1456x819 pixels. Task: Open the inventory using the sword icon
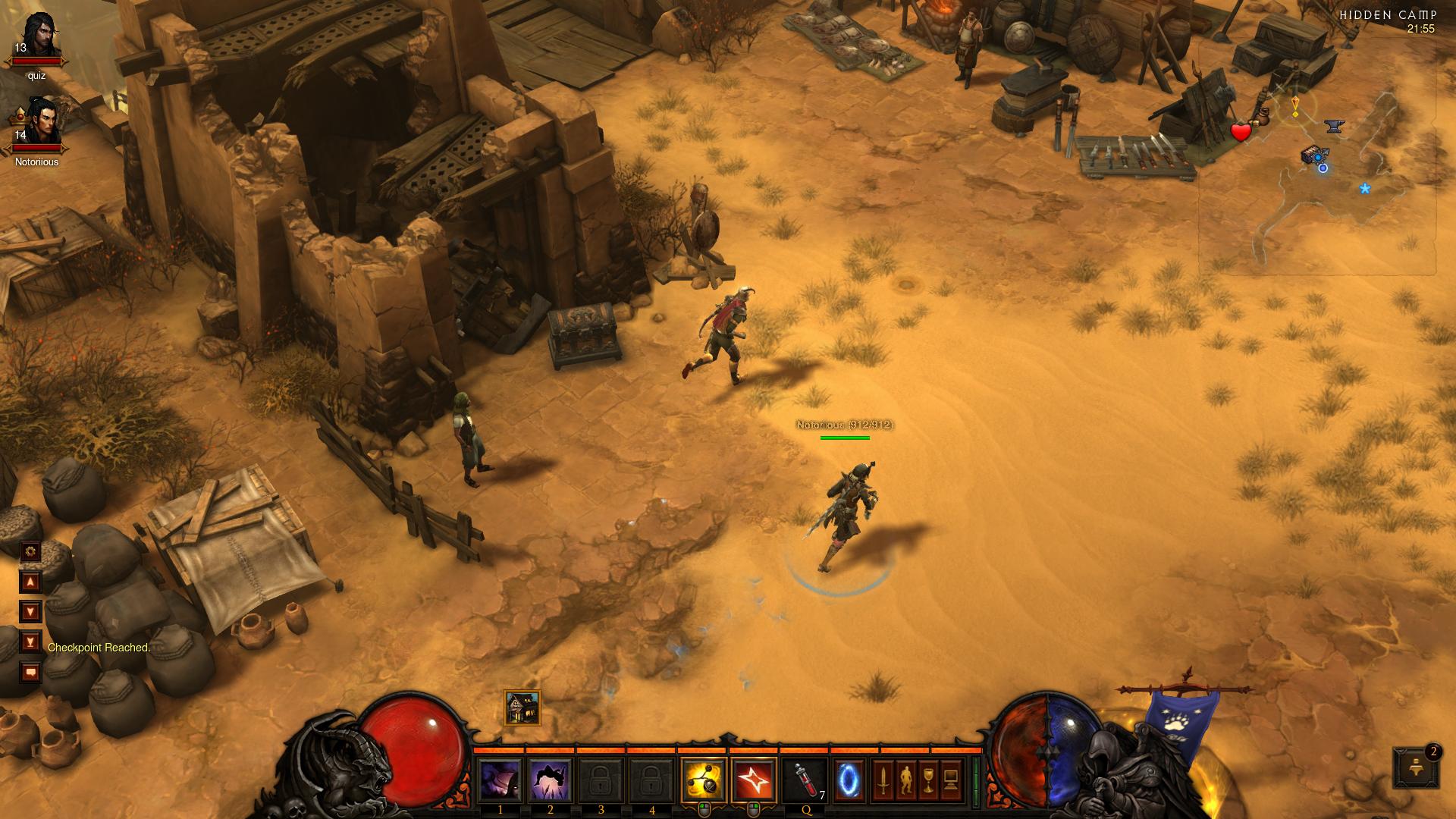(x=885, y=779)
